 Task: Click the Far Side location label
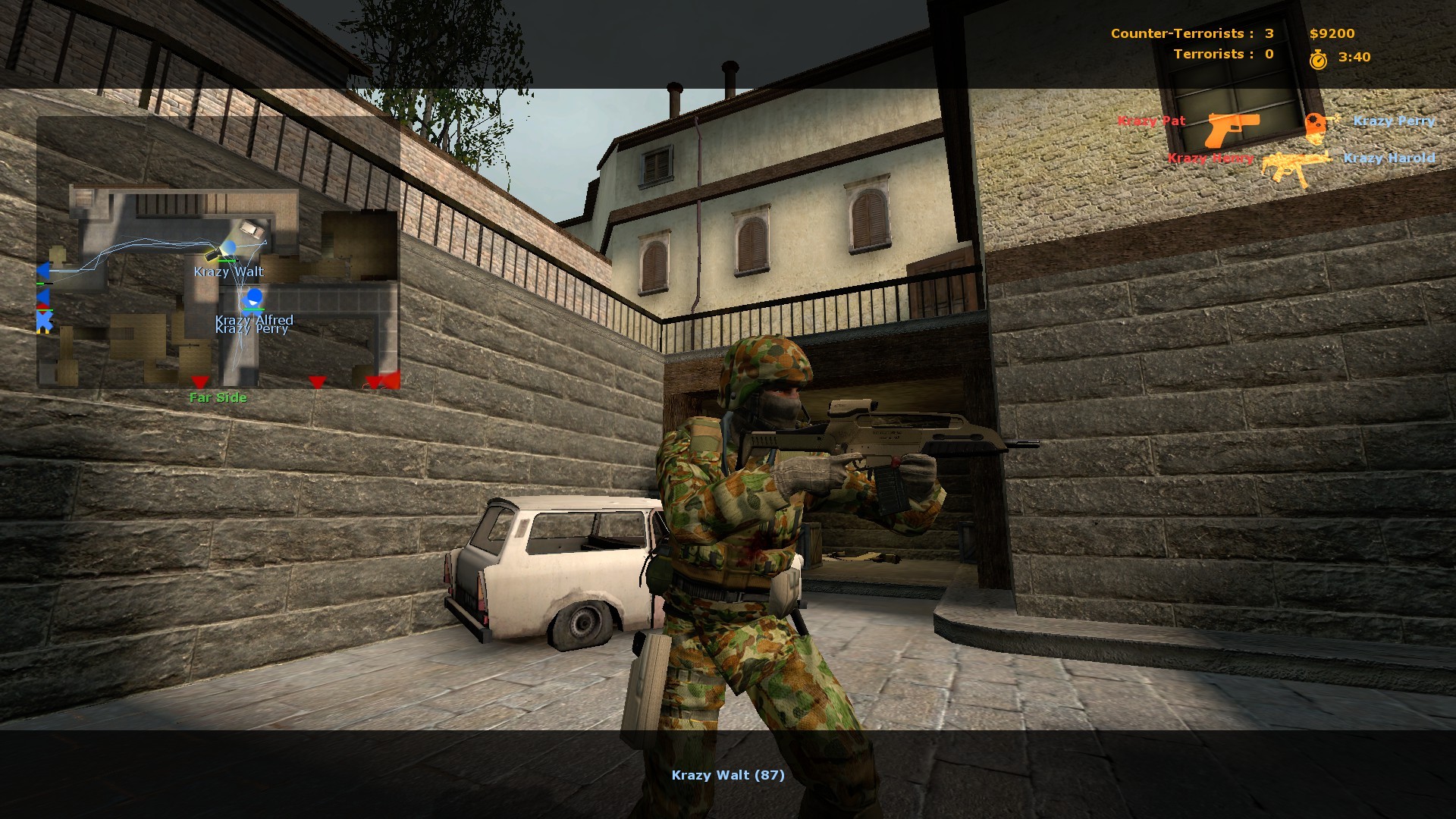pos(218,397)
